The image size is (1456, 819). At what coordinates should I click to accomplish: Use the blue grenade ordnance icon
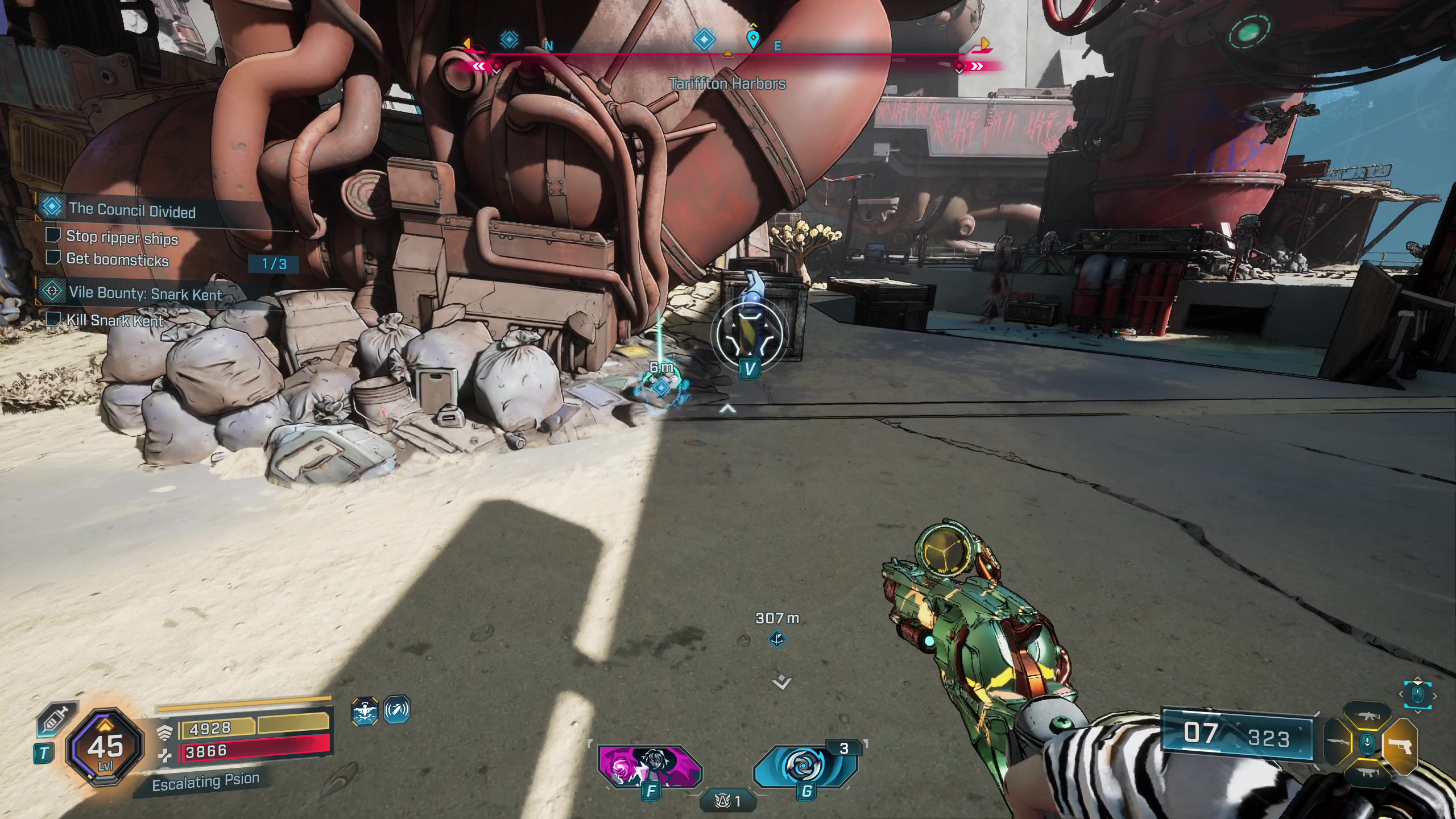pyautogui.click(x=805, y=766)
